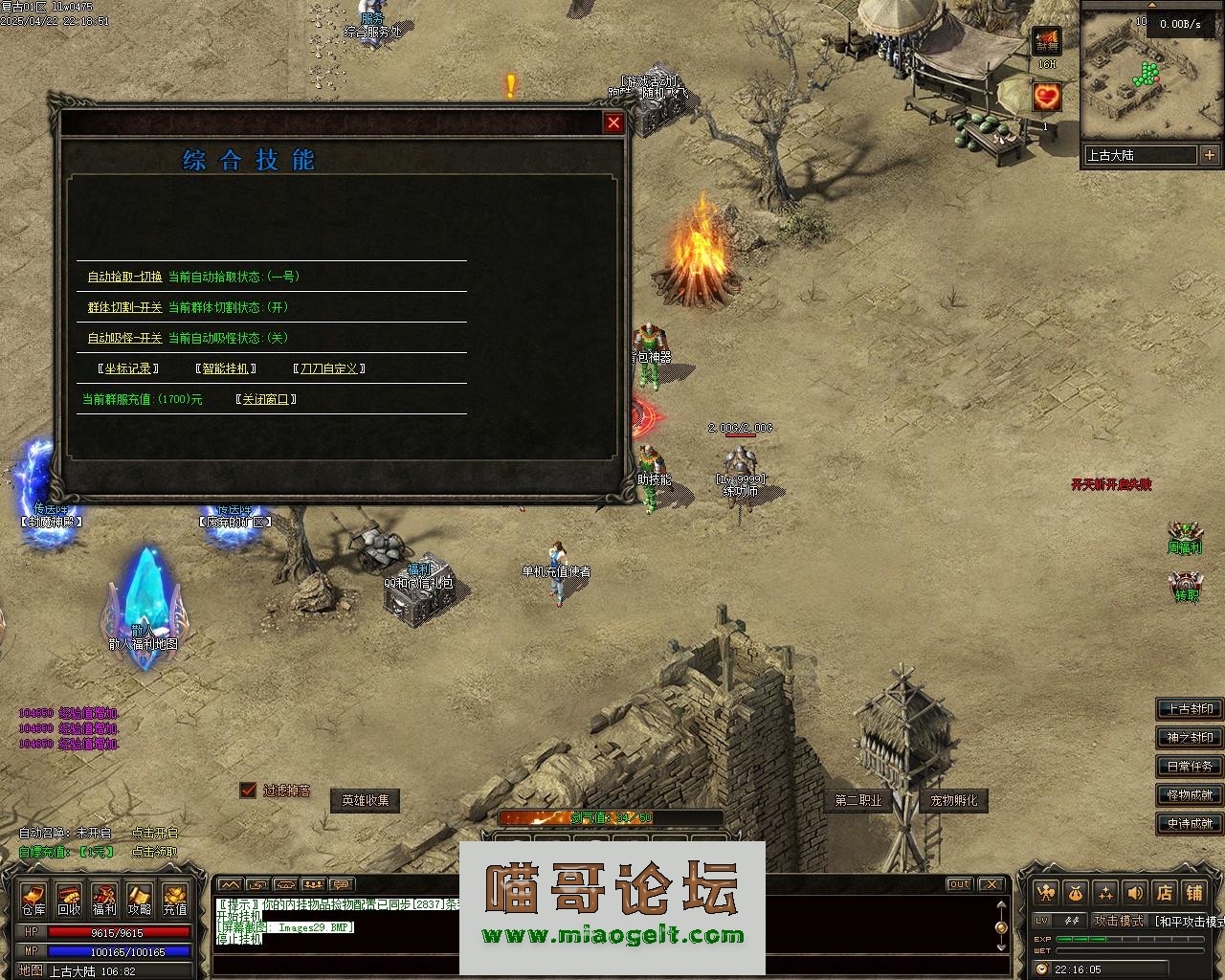1225x980 pixels.
Task: Click the 关闭窗口 link
Action: click(265, 399)
